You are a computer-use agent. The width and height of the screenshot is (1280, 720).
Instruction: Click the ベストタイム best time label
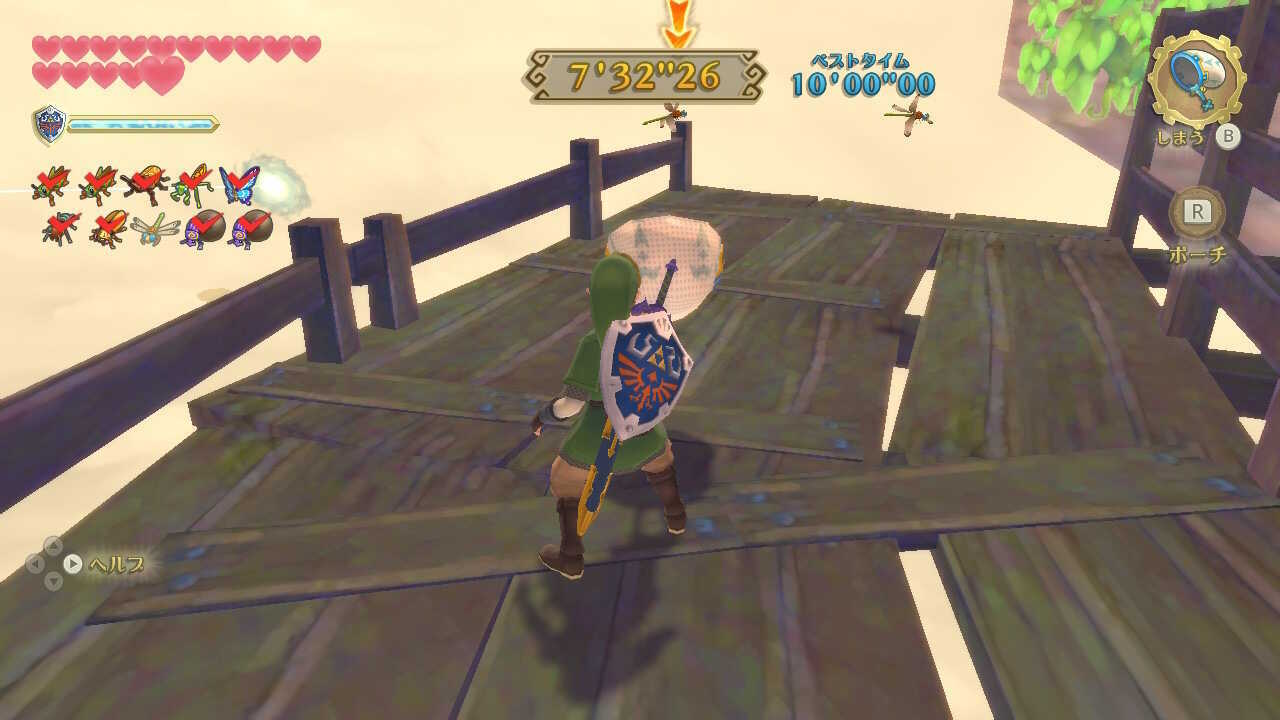pyautogui.click(x=859, y=58)
